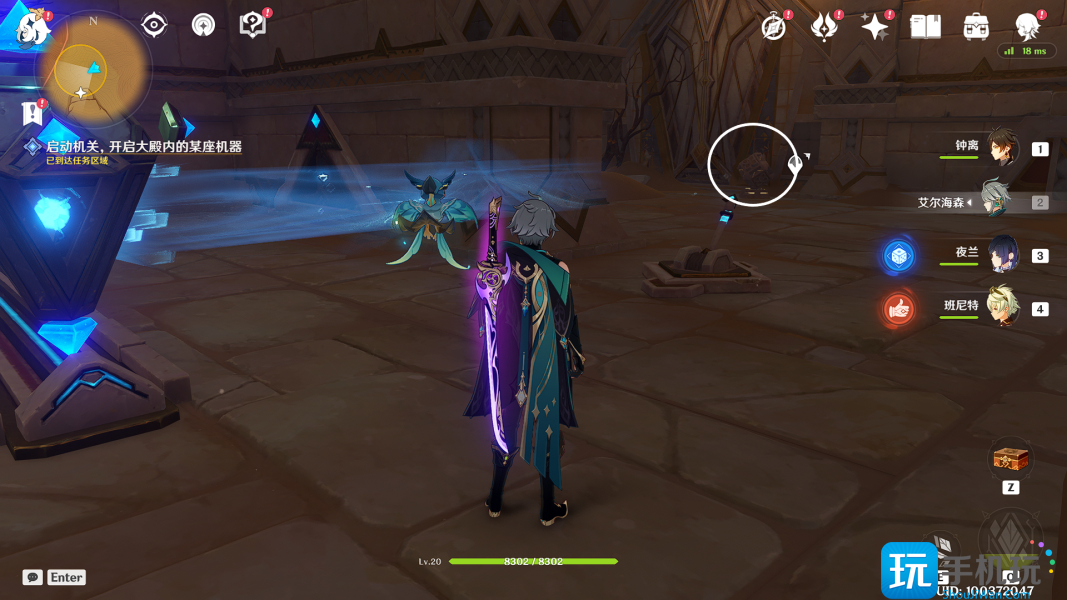Image resolution: width=1067 pixels, height=600 pixels.
Task: Select the tracked quest objective 启动机关
Action: 143,147
